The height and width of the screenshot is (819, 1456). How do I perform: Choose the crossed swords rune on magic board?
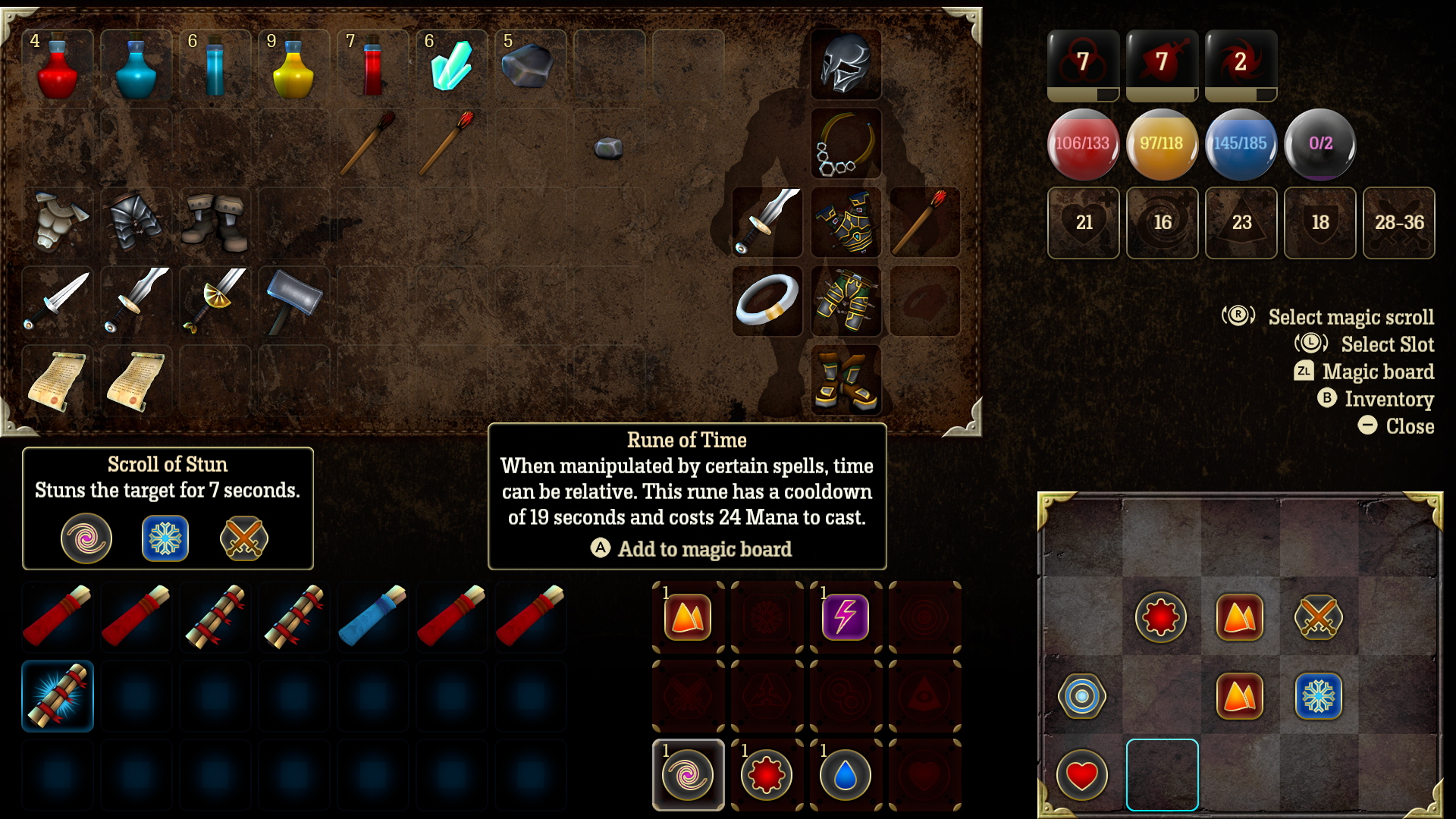point(1319,617)
